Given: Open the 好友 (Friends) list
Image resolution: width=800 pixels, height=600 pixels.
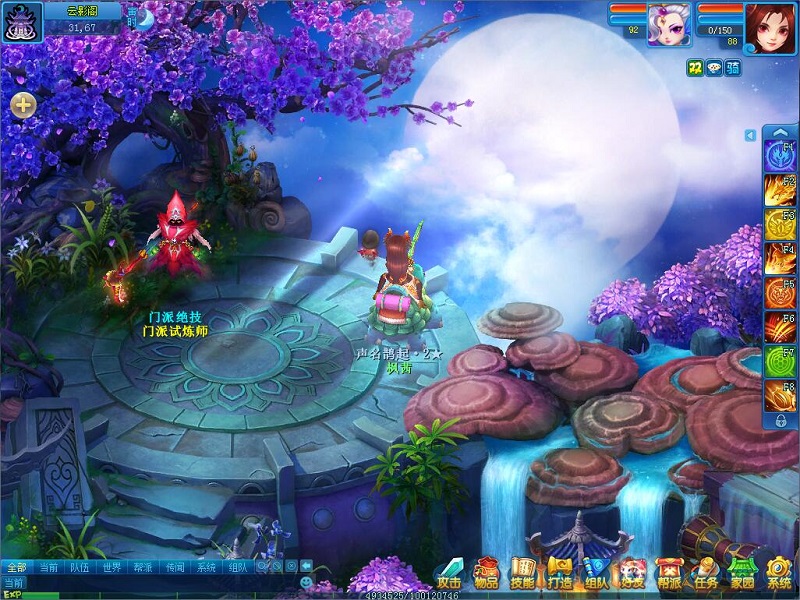Looking at the screenshot, I should 632,573.
